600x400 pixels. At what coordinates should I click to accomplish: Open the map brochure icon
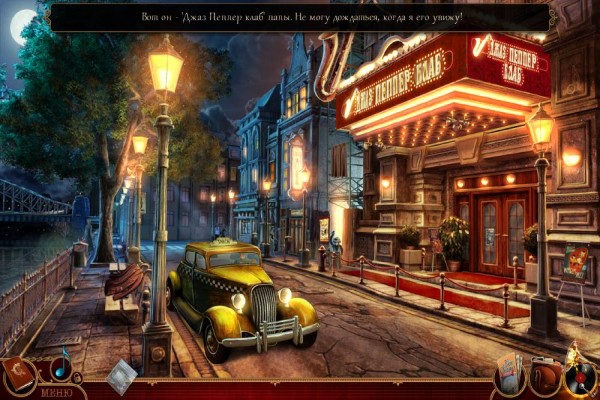pos(510,375)
